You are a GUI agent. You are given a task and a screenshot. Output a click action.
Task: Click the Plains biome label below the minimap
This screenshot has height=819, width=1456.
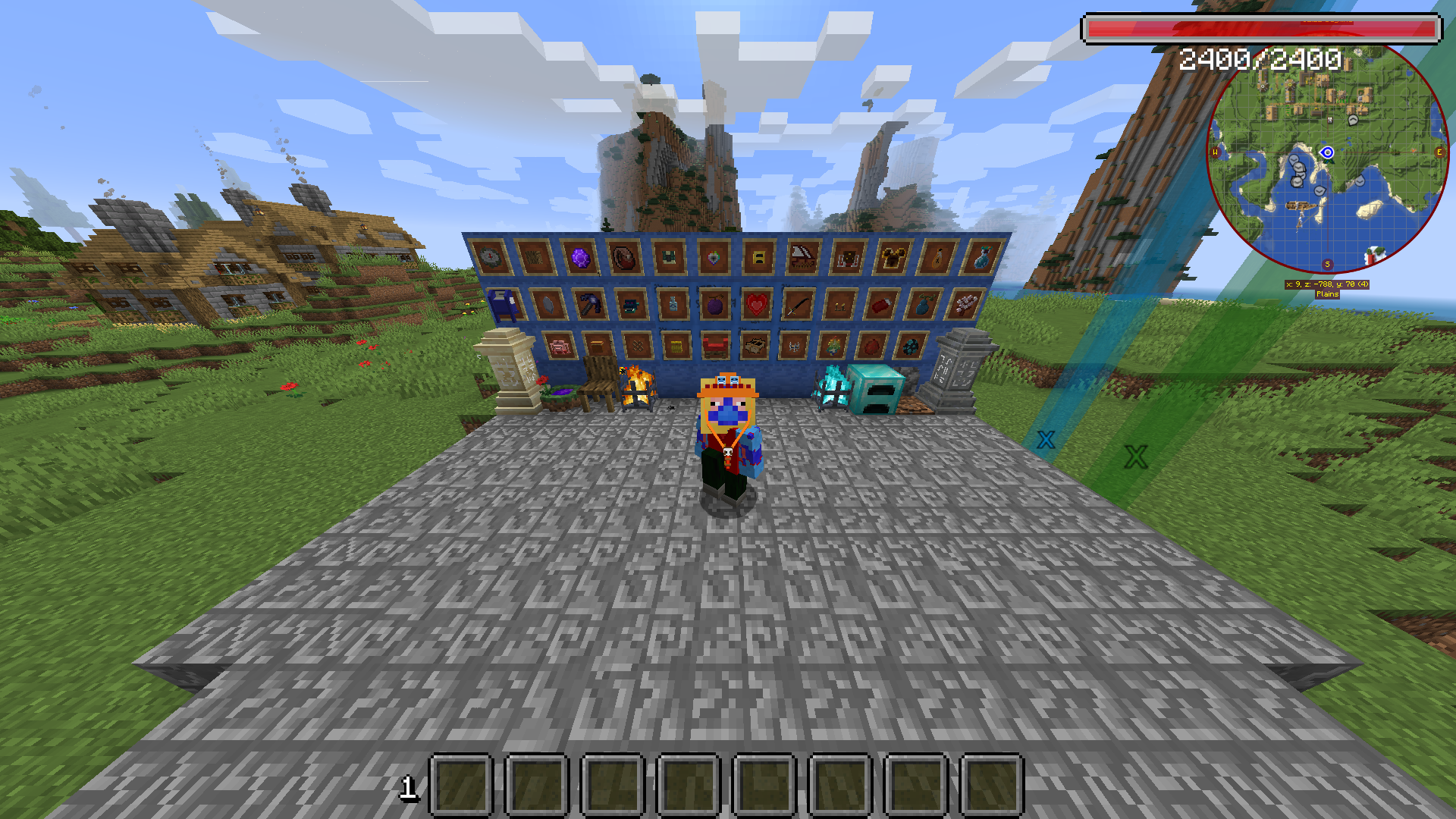coord(1326,293)
